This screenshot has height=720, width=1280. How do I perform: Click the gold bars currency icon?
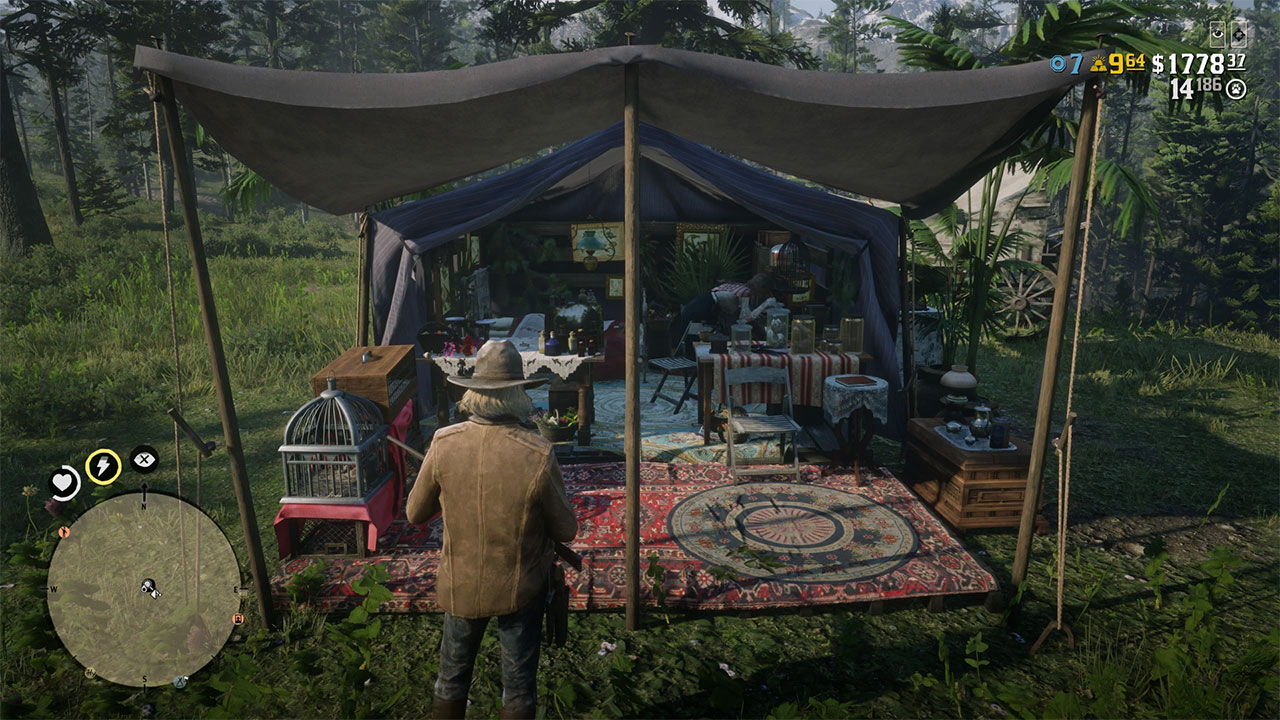[1097, 63]
